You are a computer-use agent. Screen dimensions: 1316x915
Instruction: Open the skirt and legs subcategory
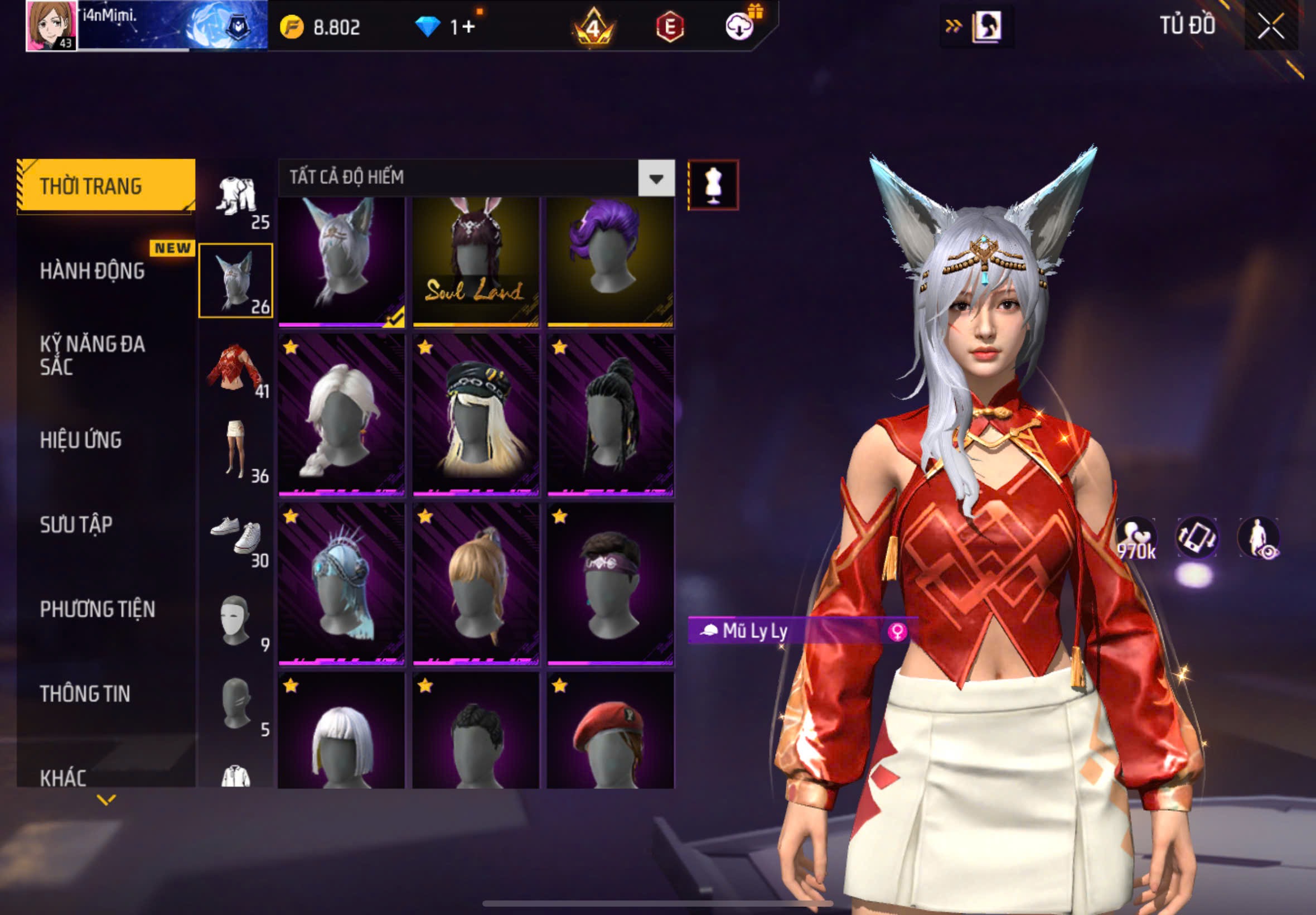(235, 453)
